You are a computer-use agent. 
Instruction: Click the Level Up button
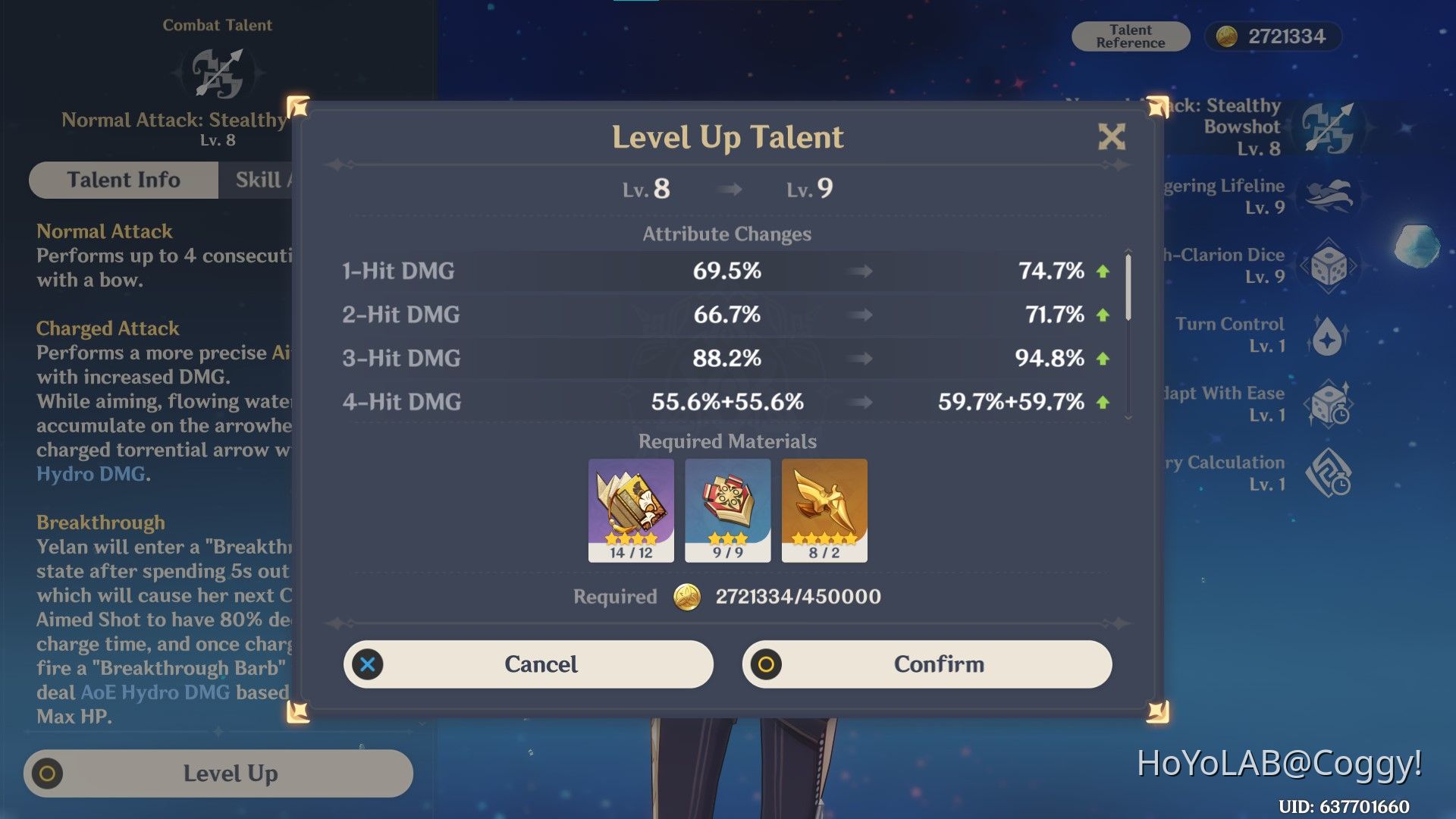click(218, 773)
